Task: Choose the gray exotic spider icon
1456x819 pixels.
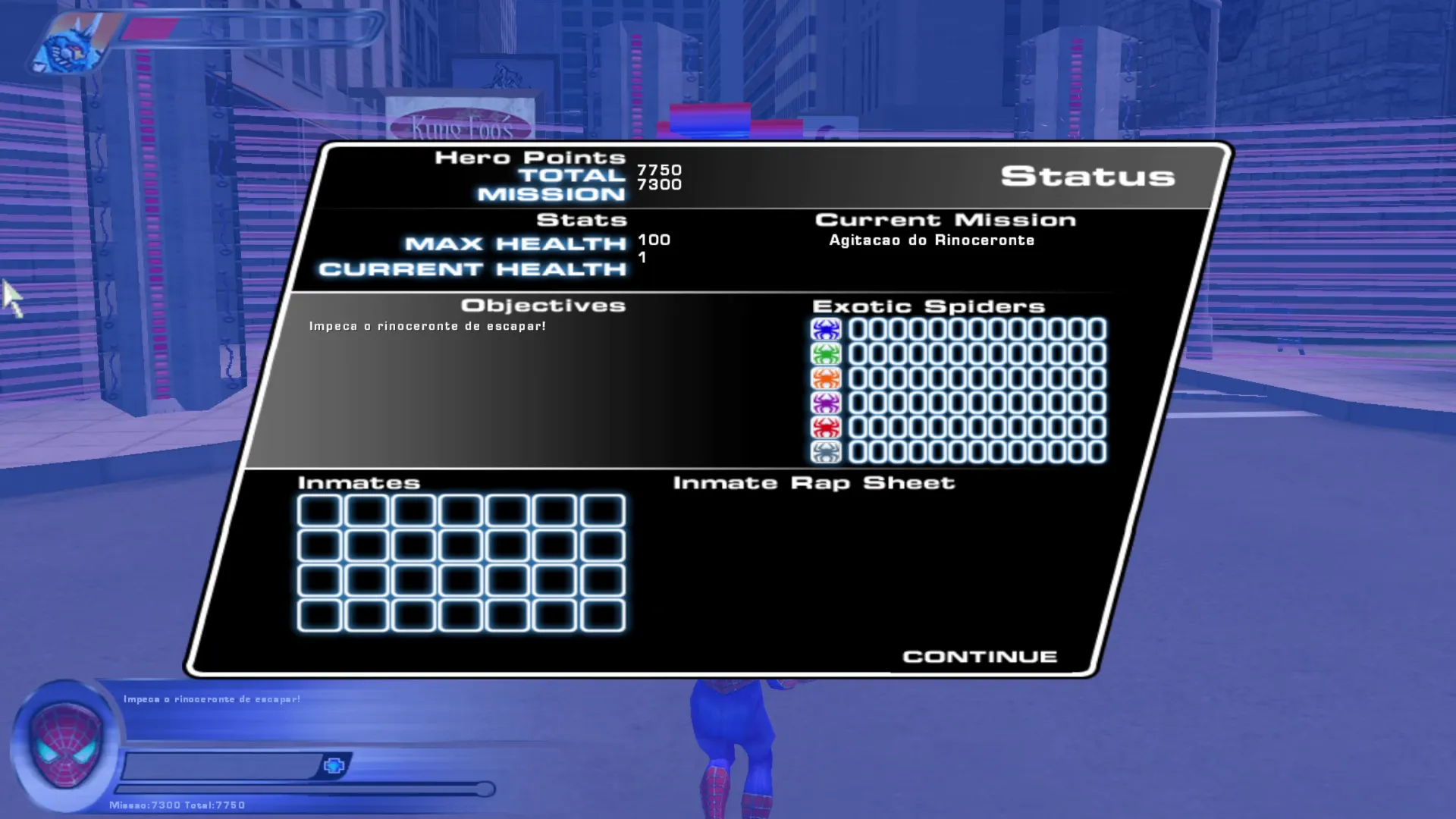Action: coord(826,452)
